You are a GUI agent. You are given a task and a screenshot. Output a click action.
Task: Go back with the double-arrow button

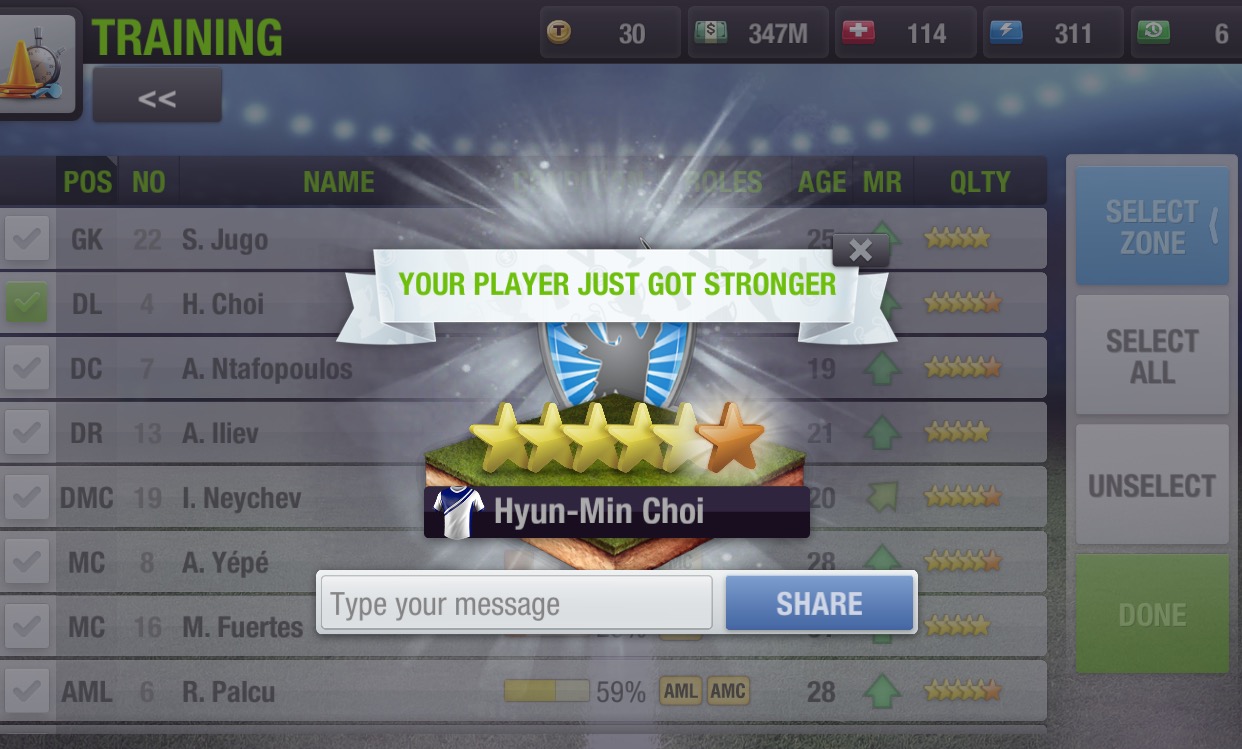(x=157, y=98)
